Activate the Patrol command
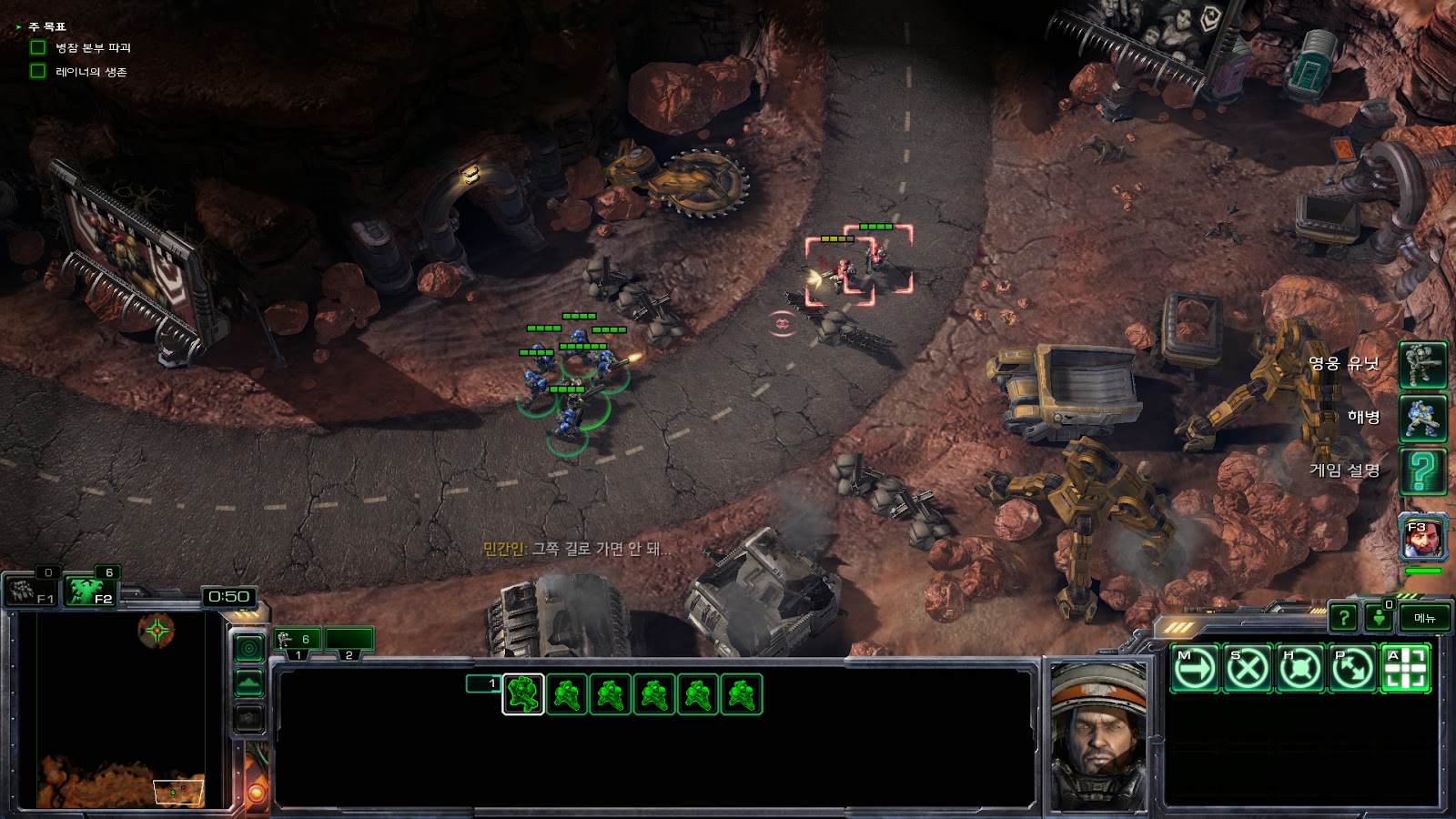Image resolution: width=1456 pixels, height=819 pixels. pyautogui.click(x=1353, y=669)
